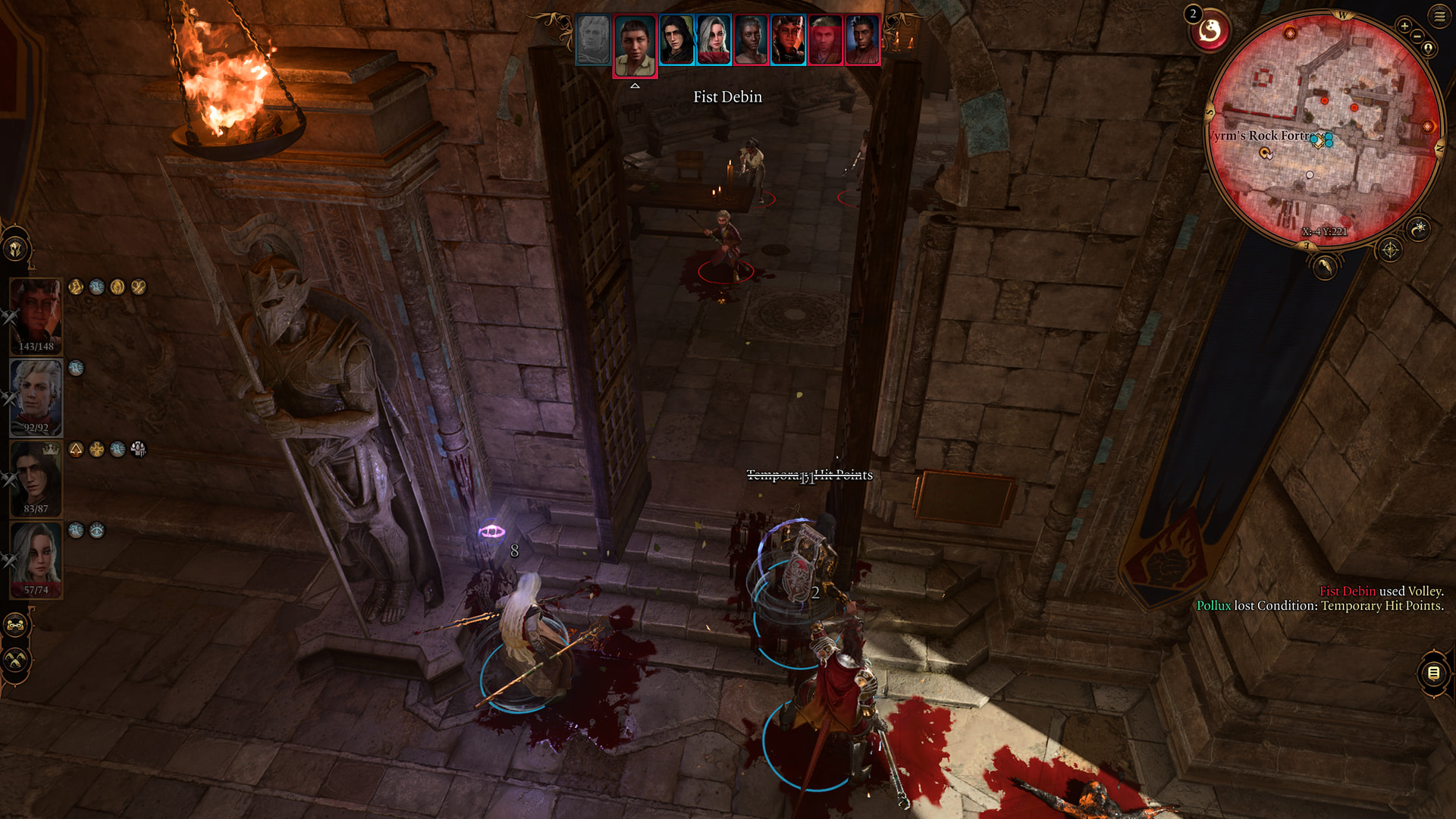Screen dimensions: 1456x819
Task: Zoom out the minimap with minus button
Action: tap(1417, 37)
